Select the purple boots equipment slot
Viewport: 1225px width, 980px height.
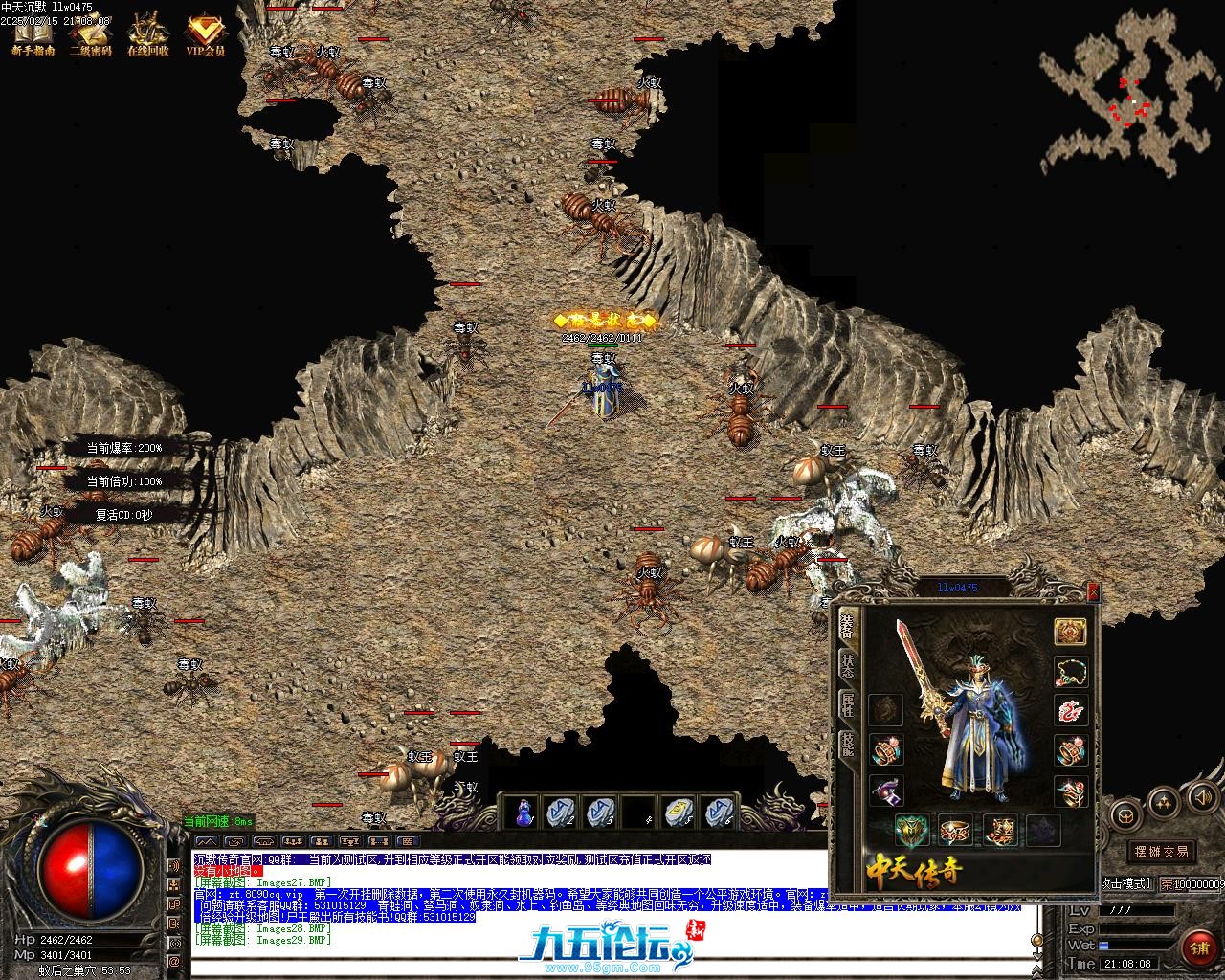click(886, 791)
